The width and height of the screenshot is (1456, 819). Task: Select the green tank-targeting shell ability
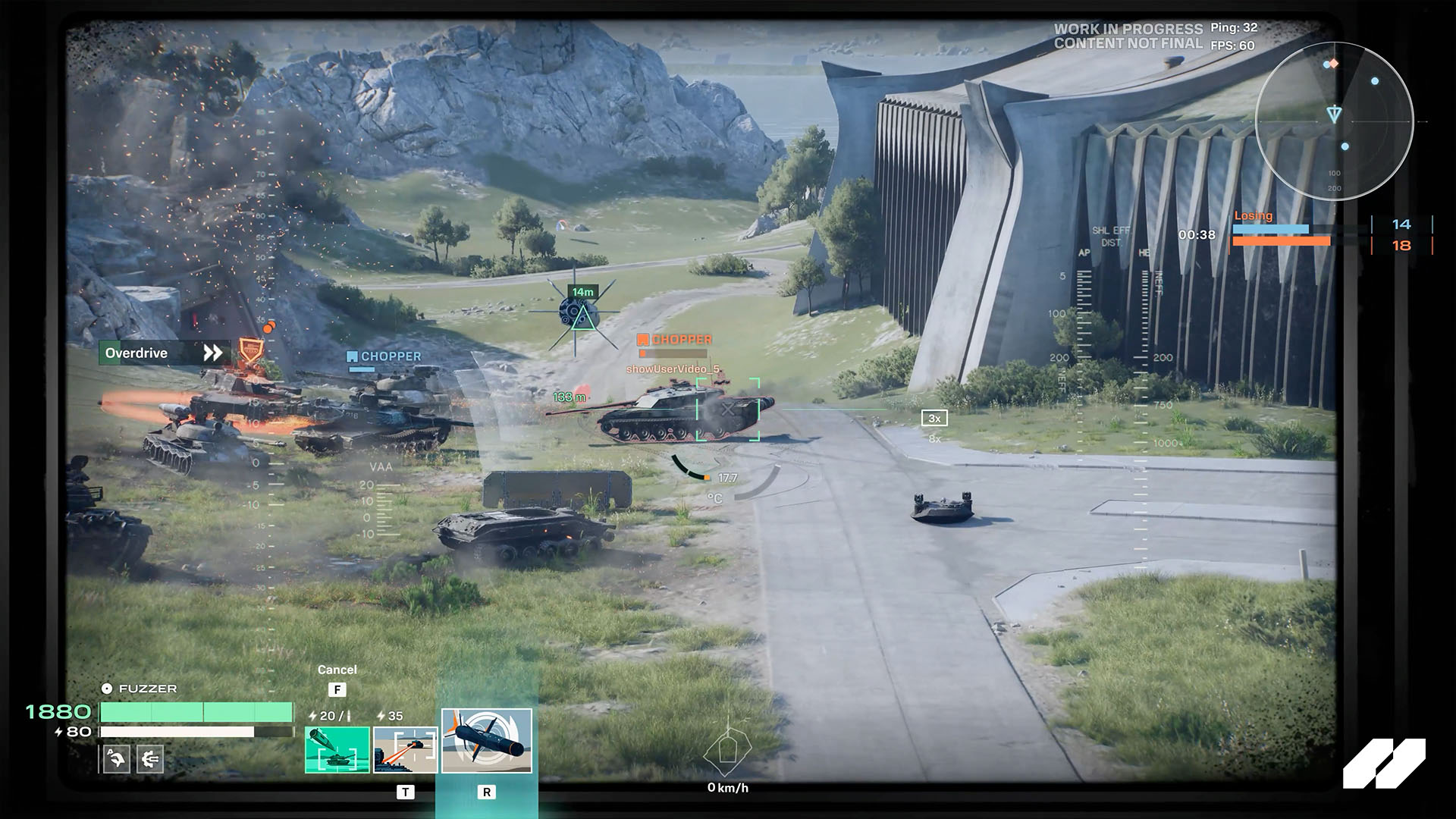pos(337,749)
